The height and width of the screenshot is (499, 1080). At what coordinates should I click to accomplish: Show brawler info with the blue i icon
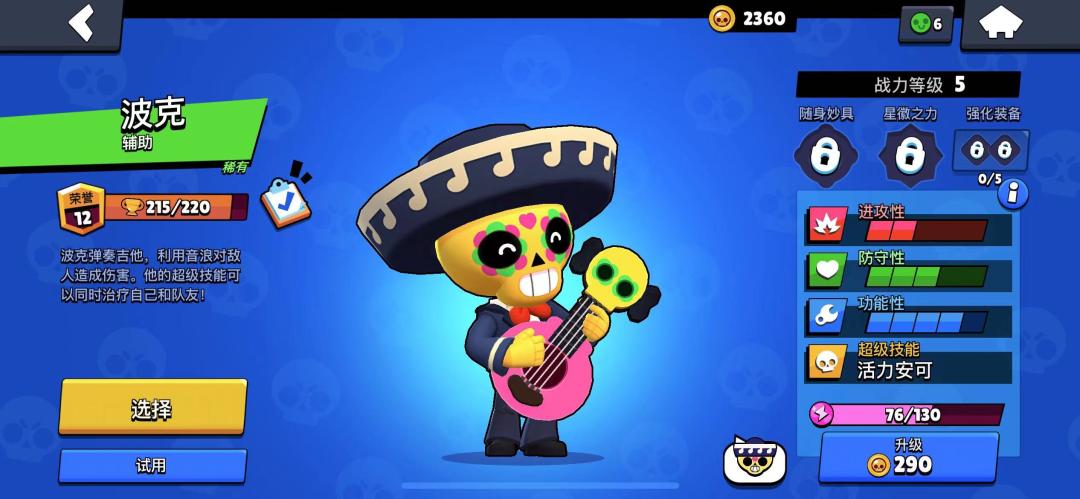point(1013,193)
